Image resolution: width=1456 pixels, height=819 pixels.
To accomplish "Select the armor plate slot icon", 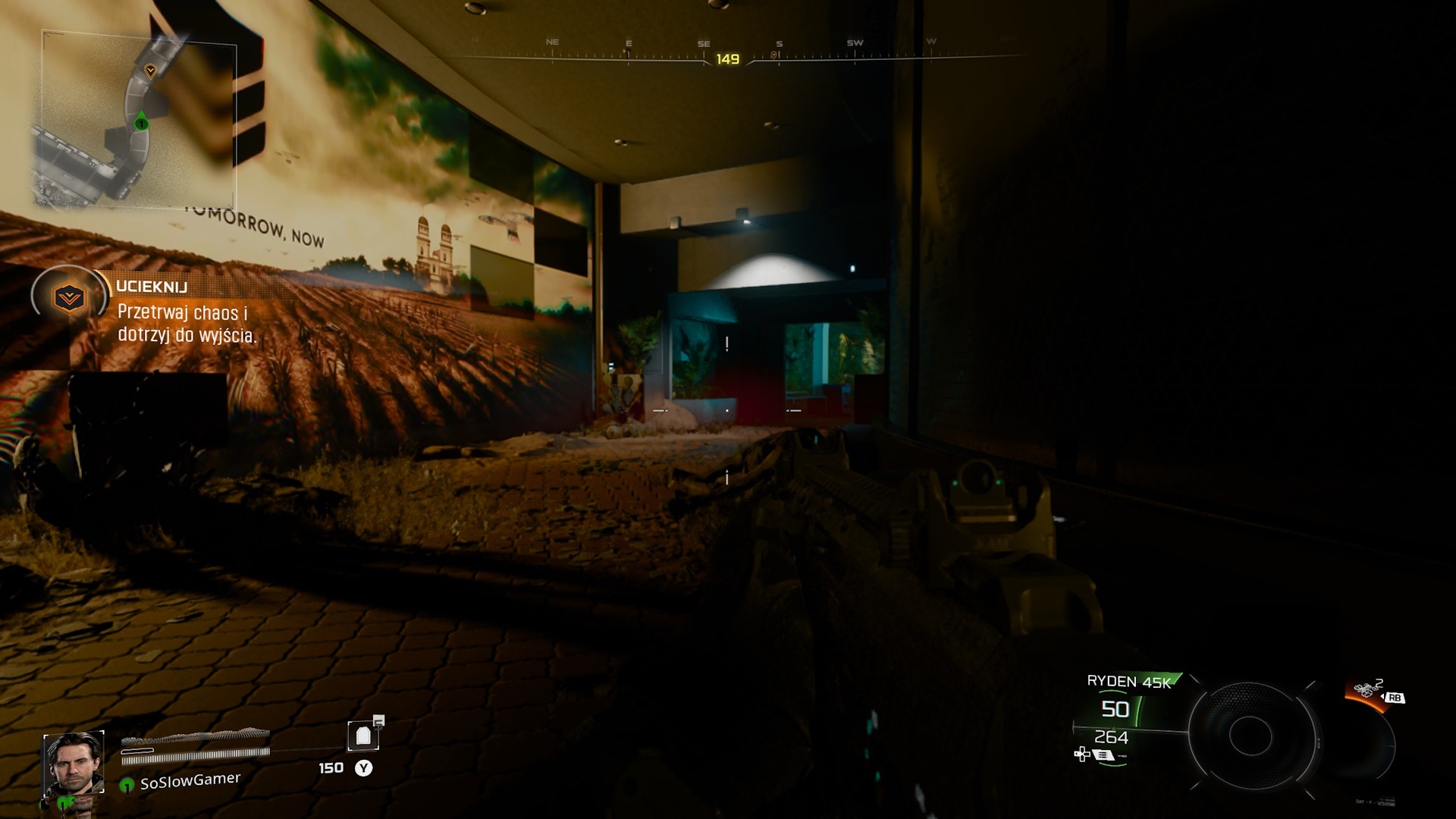I will coord(363,736).
